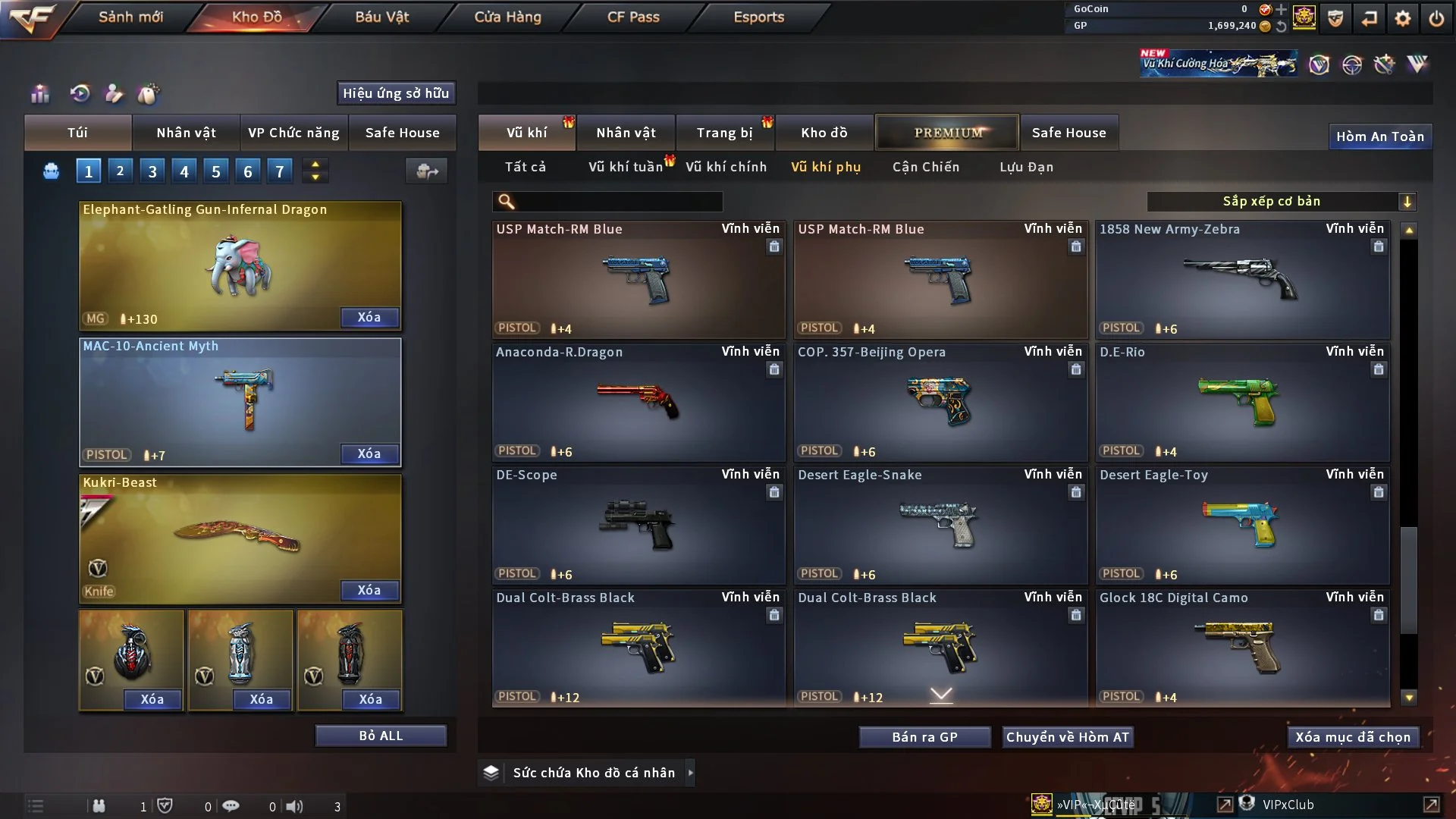Screen dimensions: 1456x819
Task: Select bag preset number 3
Action: [152, 171]
